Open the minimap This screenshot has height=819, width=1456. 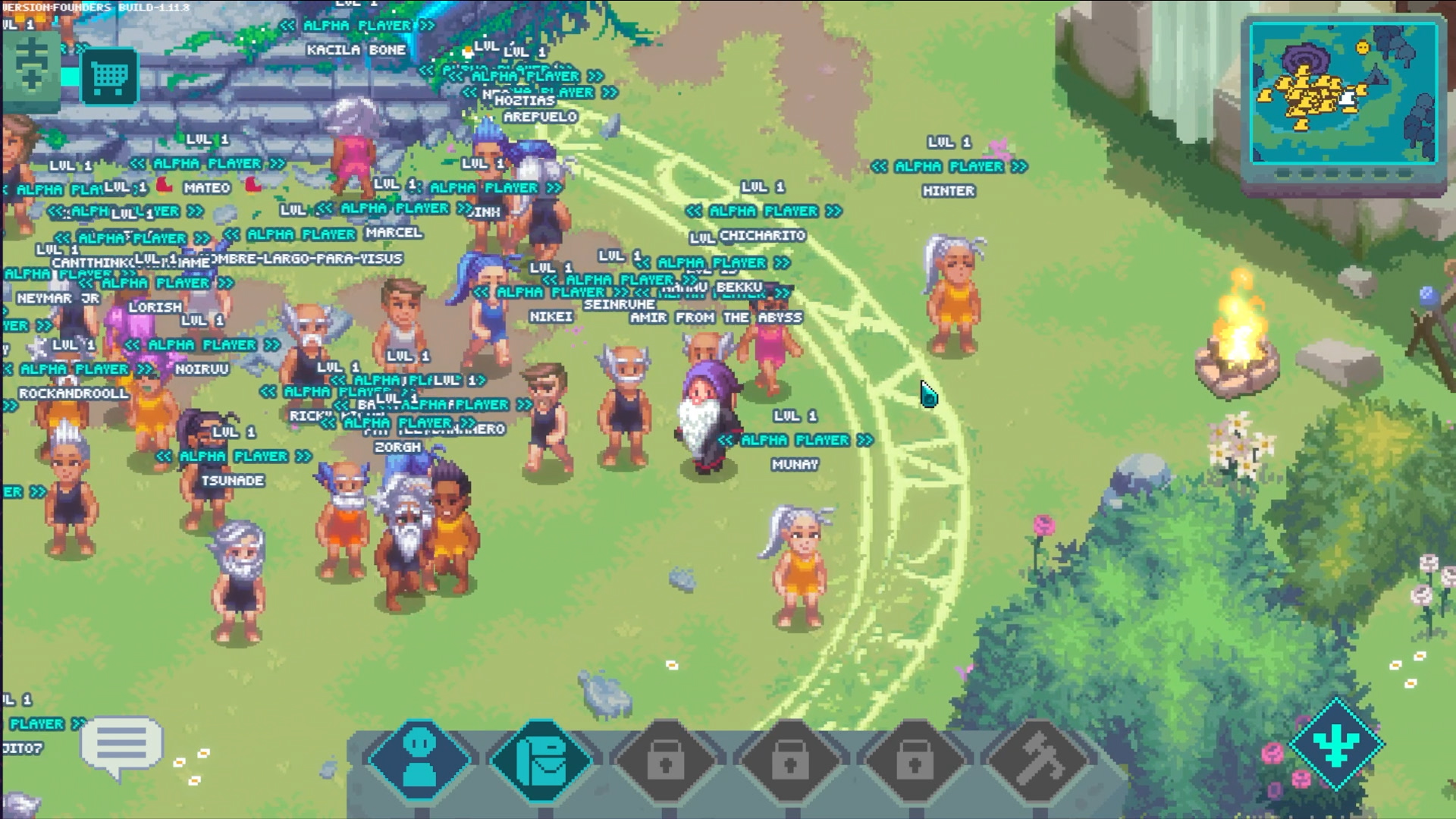(x=1343, y=94)
